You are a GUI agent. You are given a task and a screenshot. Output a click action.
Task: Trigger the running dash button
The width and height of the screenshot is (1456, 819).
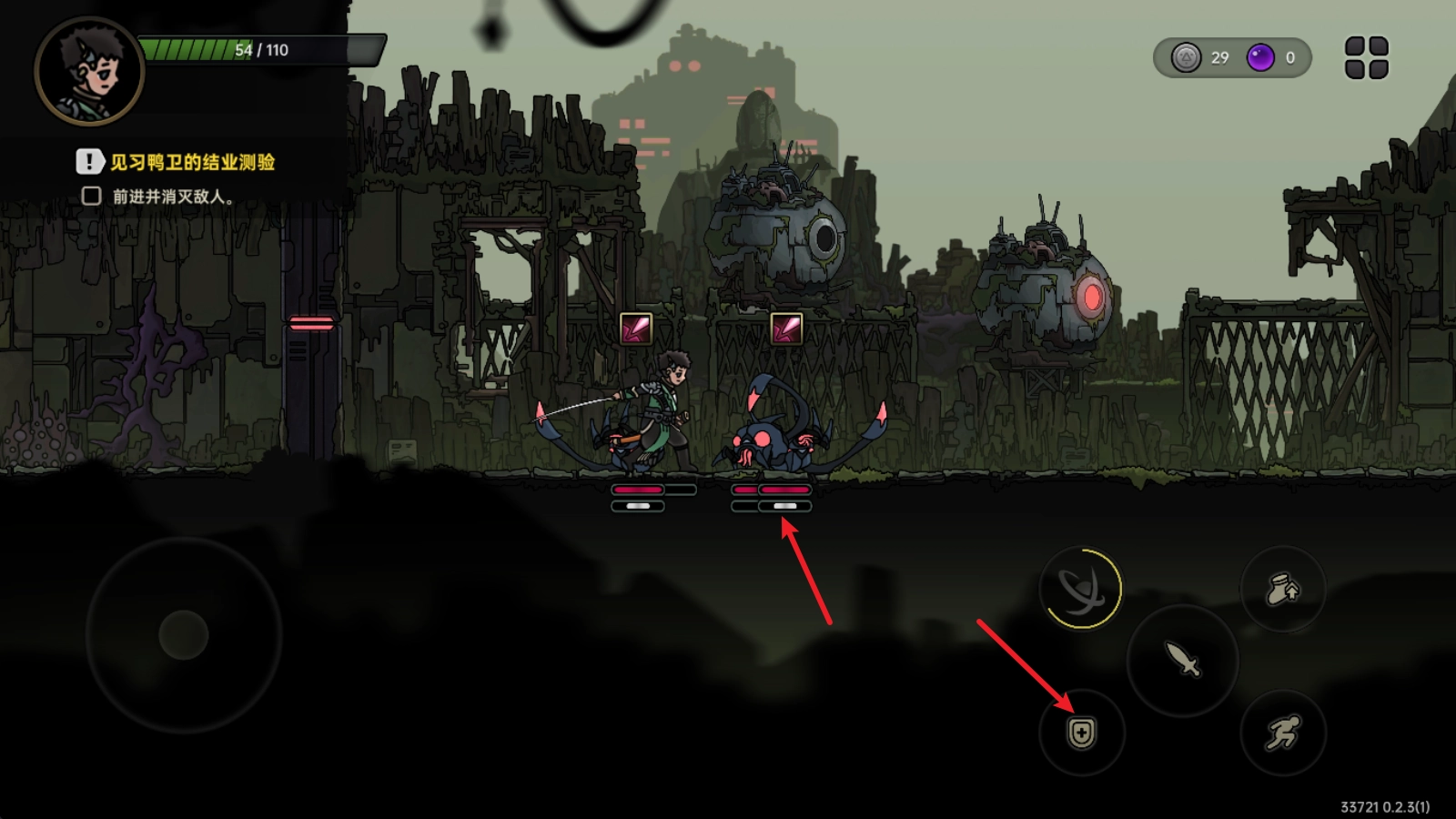1283,733
